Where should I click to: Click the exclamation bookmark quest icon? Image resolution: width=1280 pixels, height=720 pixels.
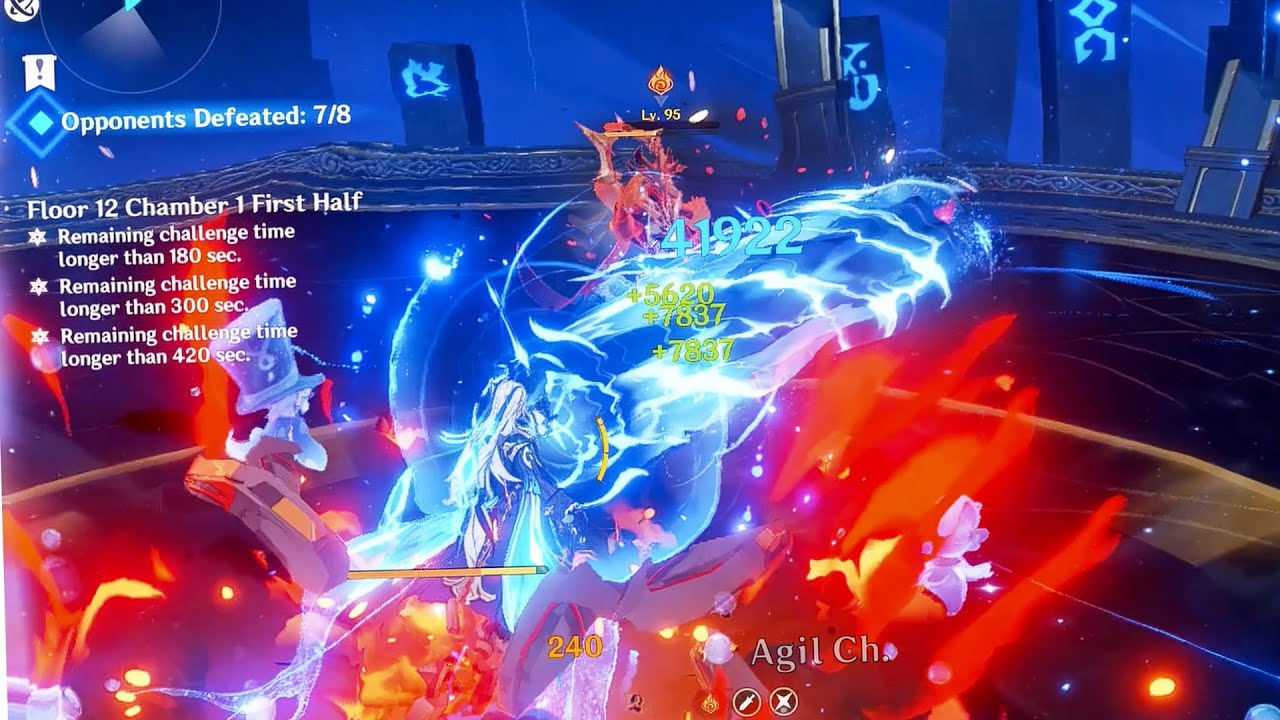[x=39, y=72]
